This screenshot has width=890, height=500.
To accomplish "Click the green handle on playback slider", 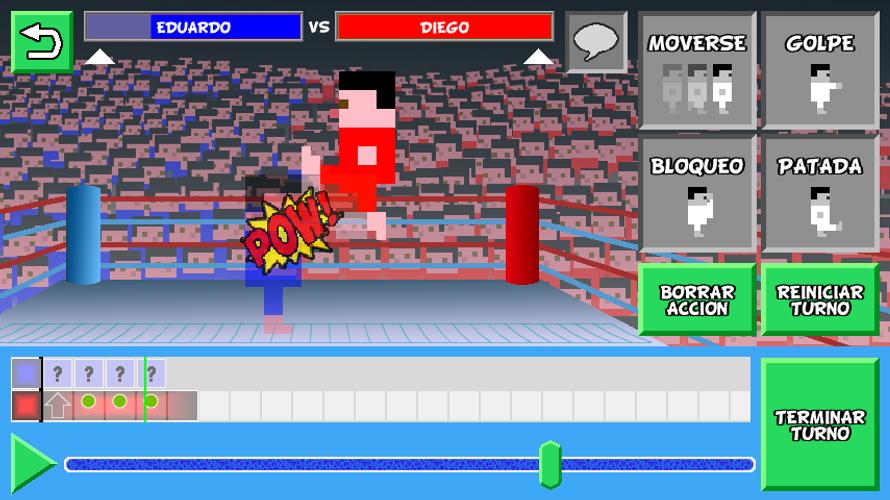I will (549, 464).
